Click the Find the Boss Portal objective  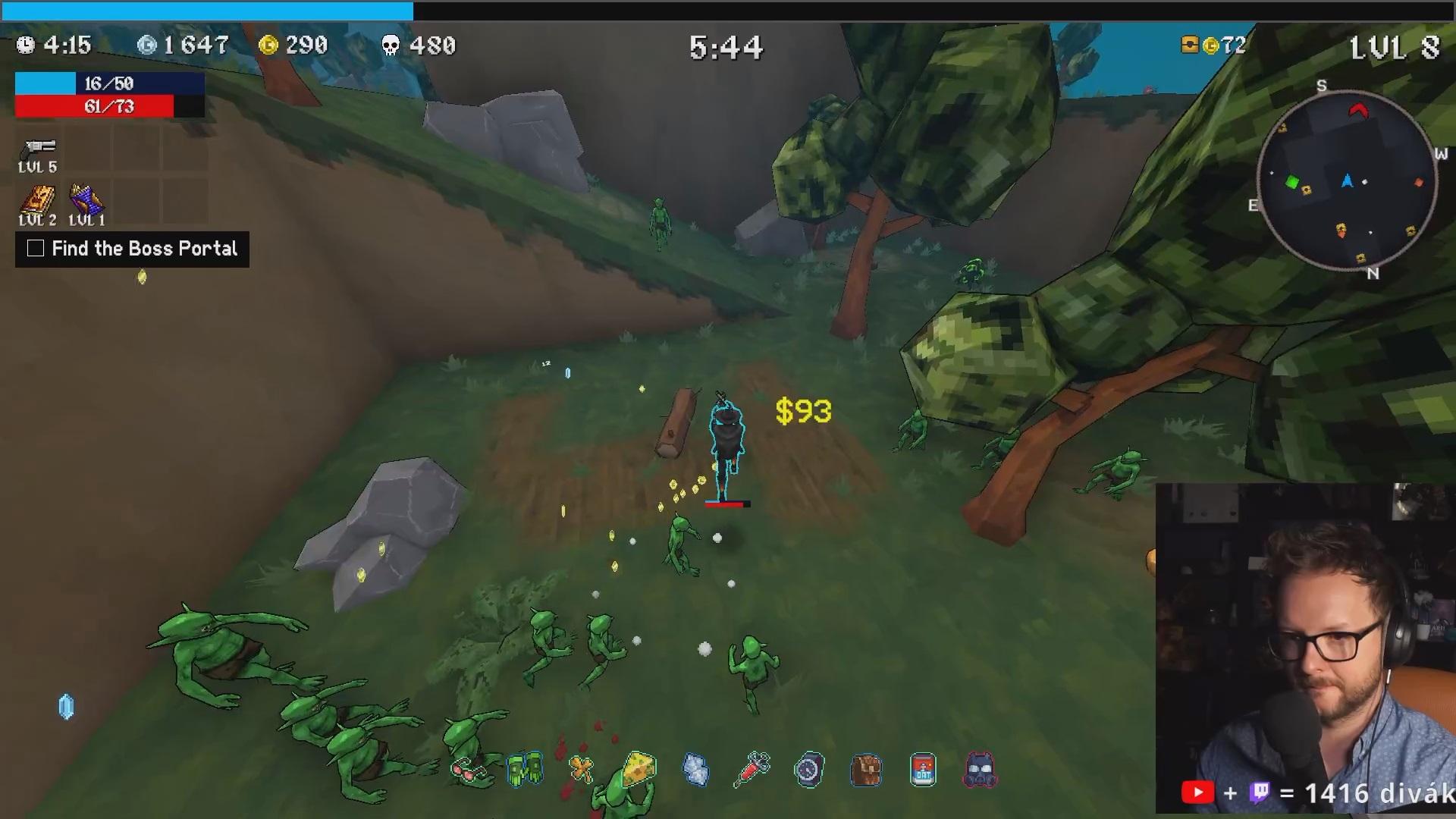pos(132,249)
